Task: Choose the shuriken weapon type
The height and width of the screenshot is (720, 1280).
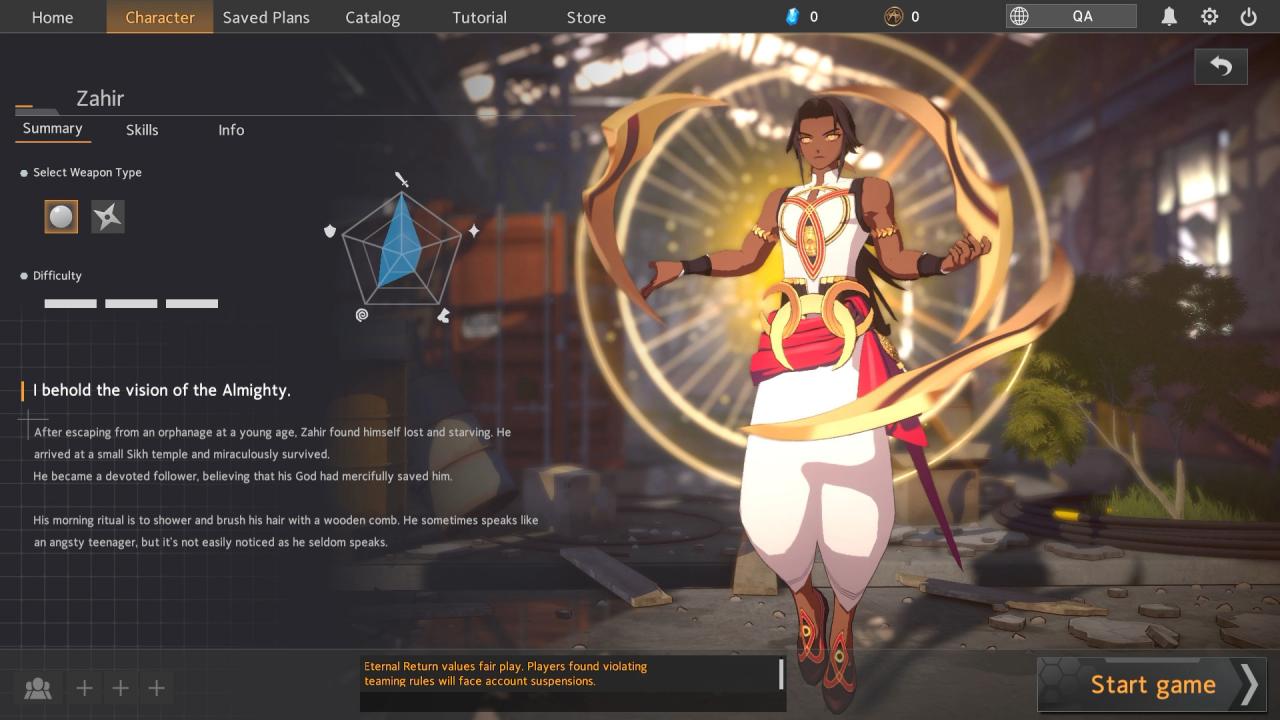Action: (x=108, y=217)
